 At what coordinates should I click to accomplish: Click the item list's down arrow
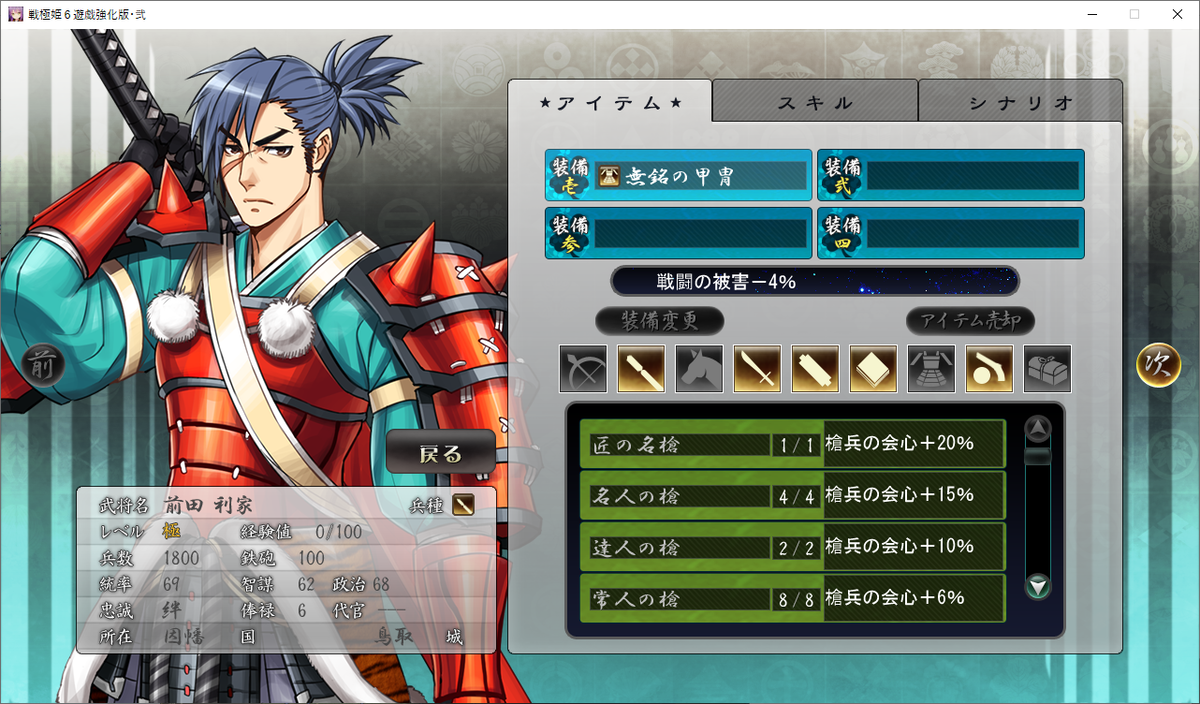pos(1039,586)
